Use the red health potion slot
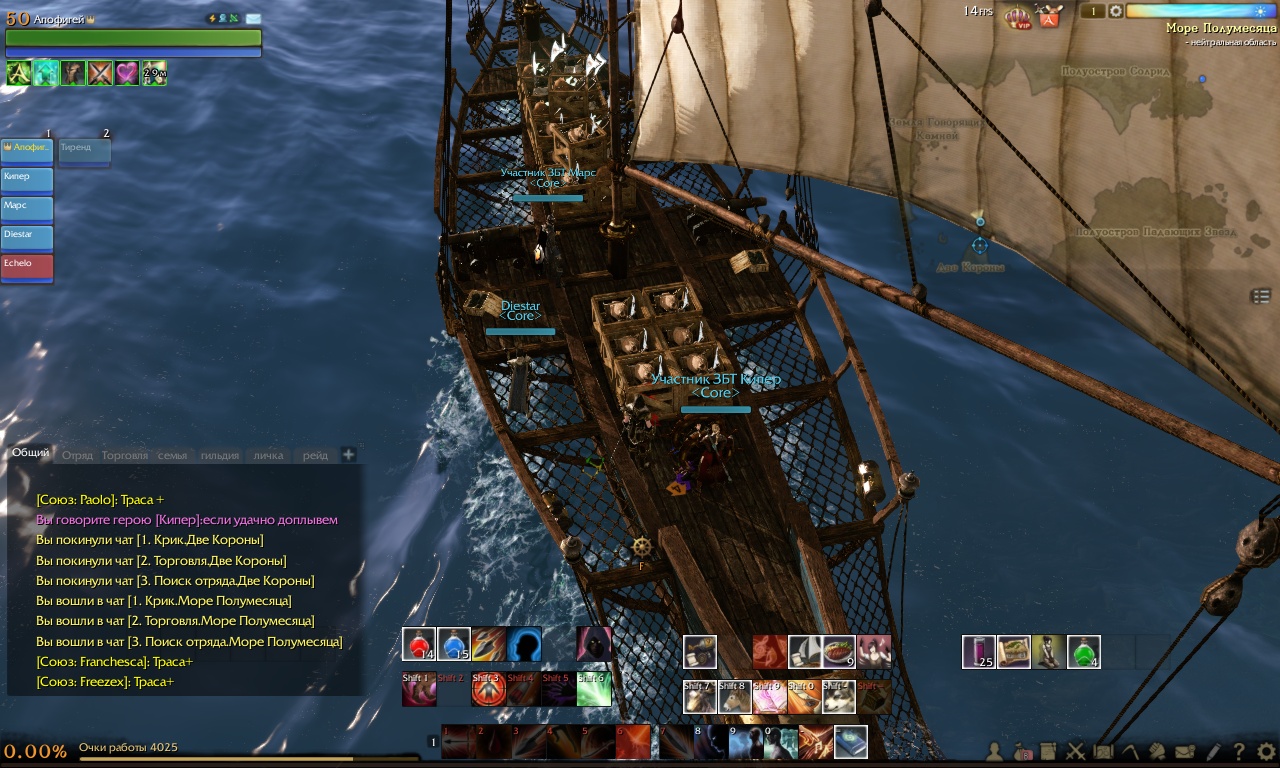Image resolution: width=1280 pixels, height=768 pixels. pyautogui.click(x=419, y=645)
